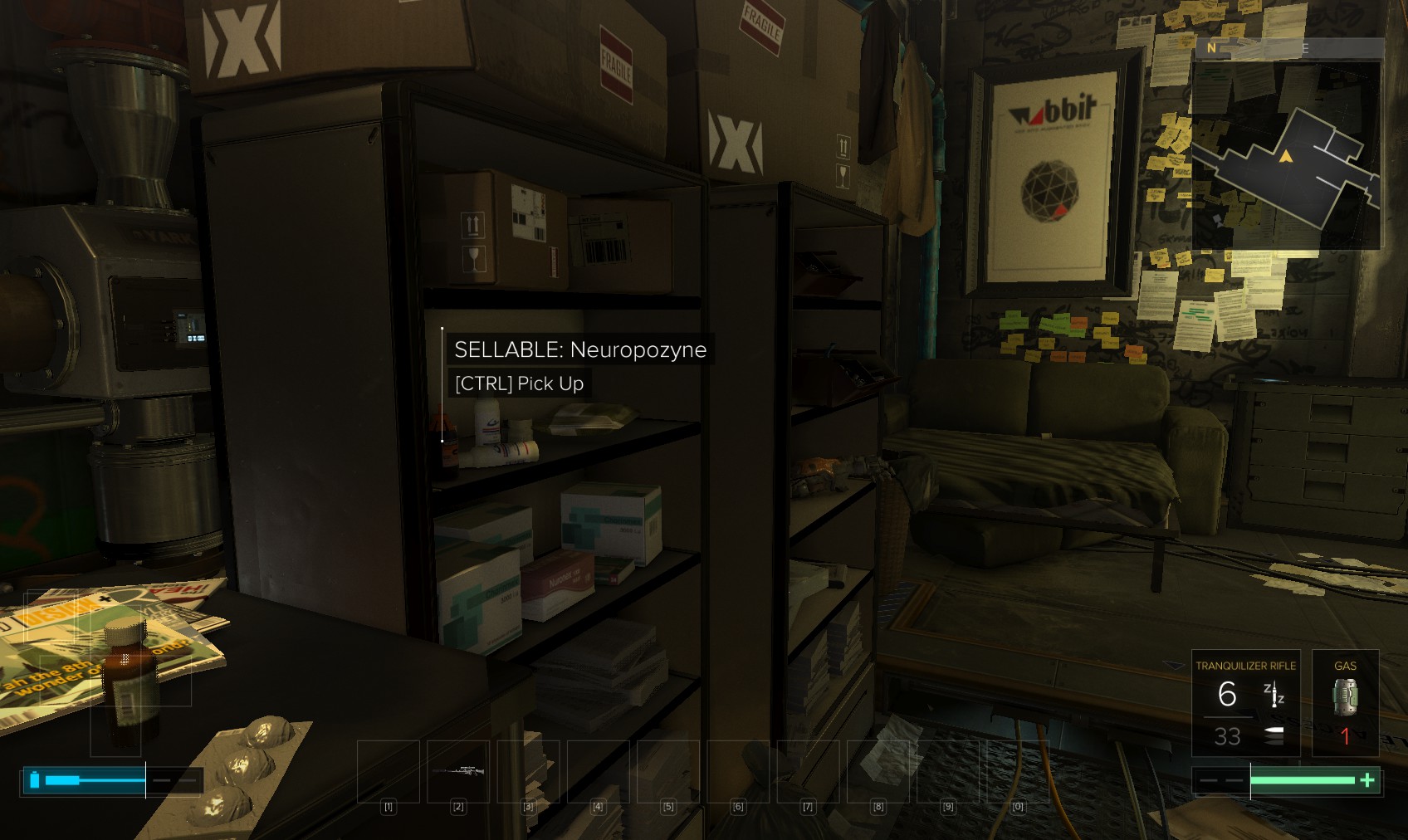Click the minimap
Image resolution: width=1408 pixels, height=840 pixels.
click(1286, 155)
